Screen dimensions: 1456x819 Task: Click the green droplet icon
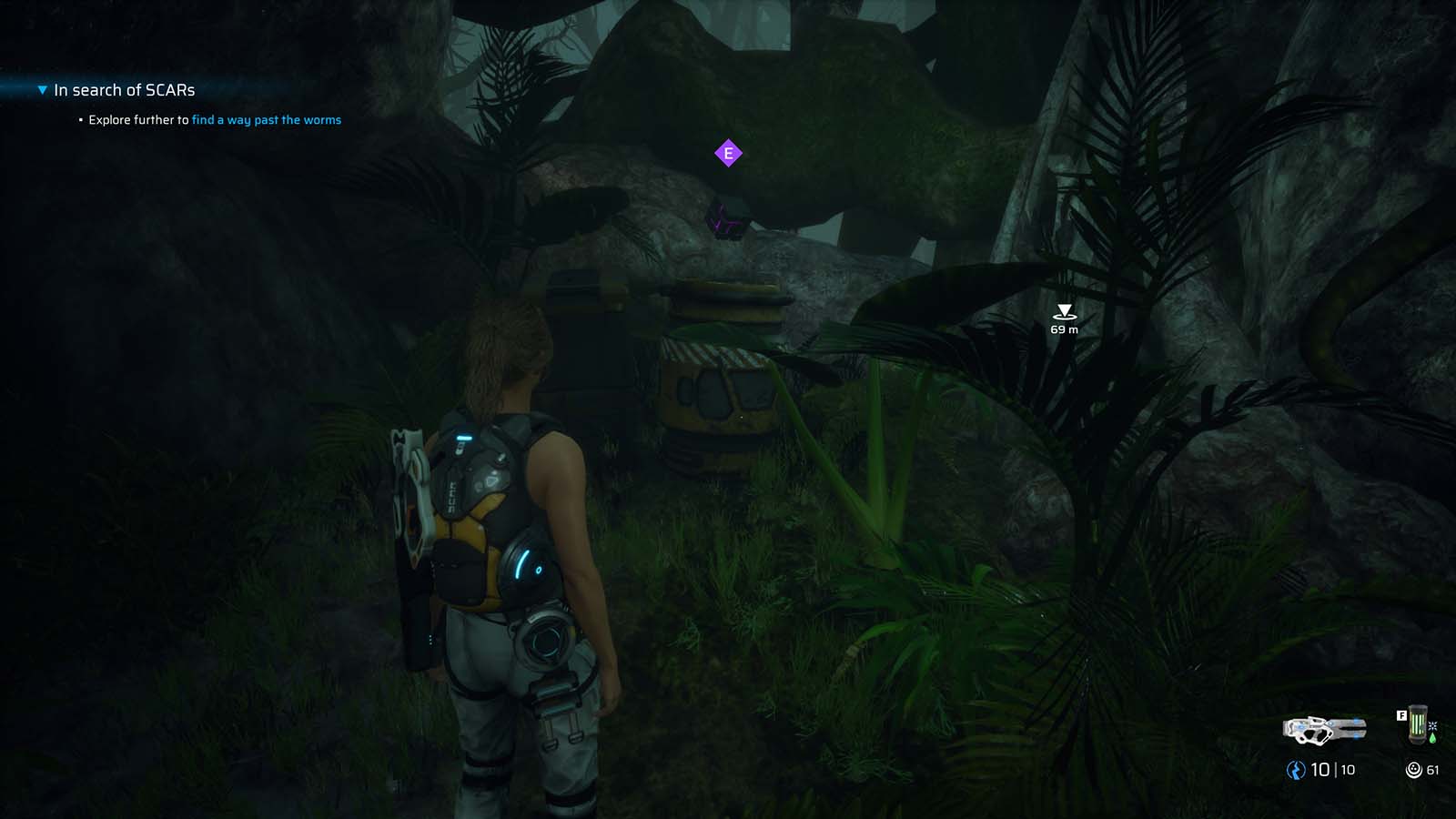coord(1432,739)
